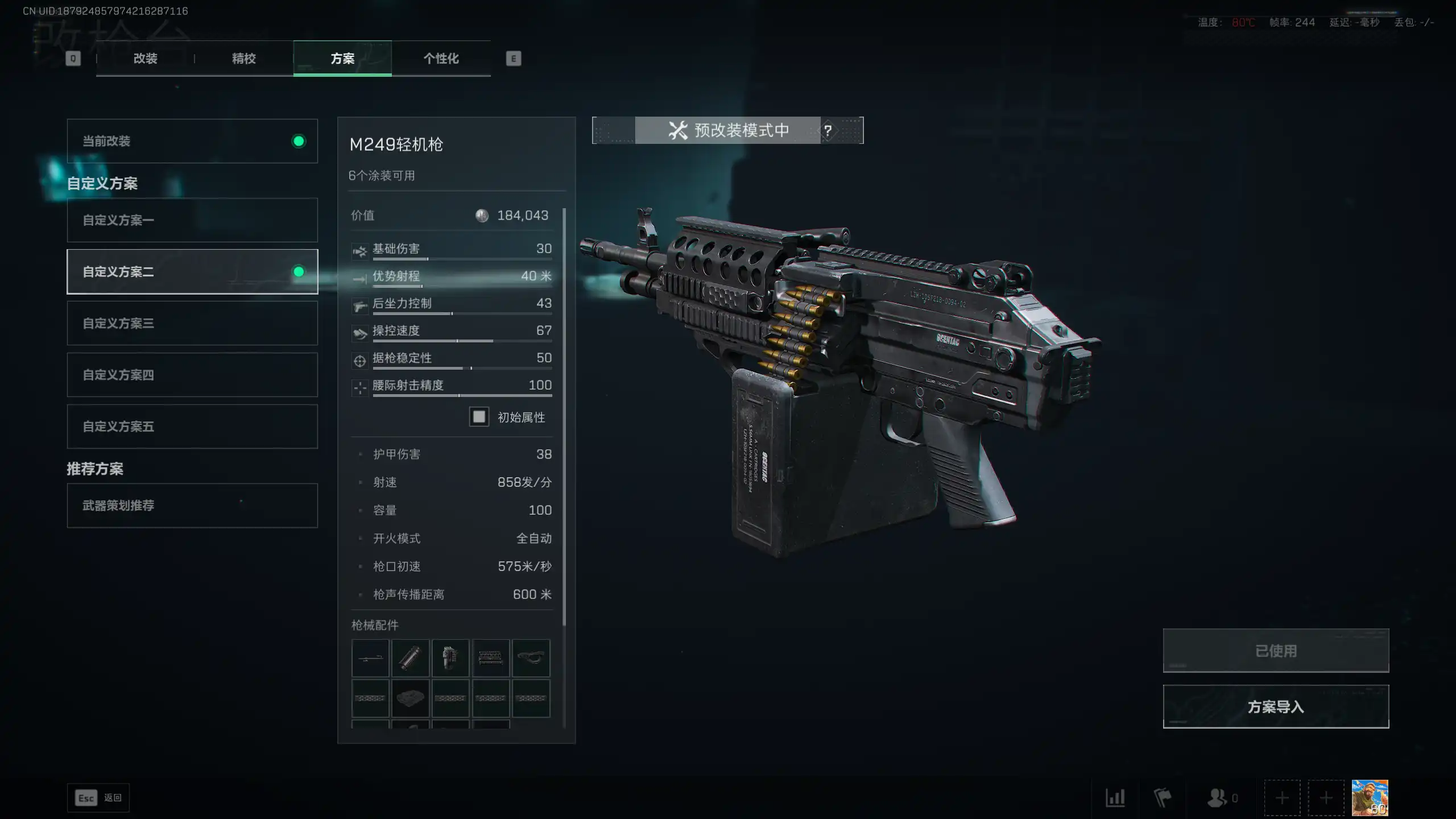1456x819 pixels.
Task: Click the 已使用 button
Action: pyautogui.click(x=1276, y=651)
